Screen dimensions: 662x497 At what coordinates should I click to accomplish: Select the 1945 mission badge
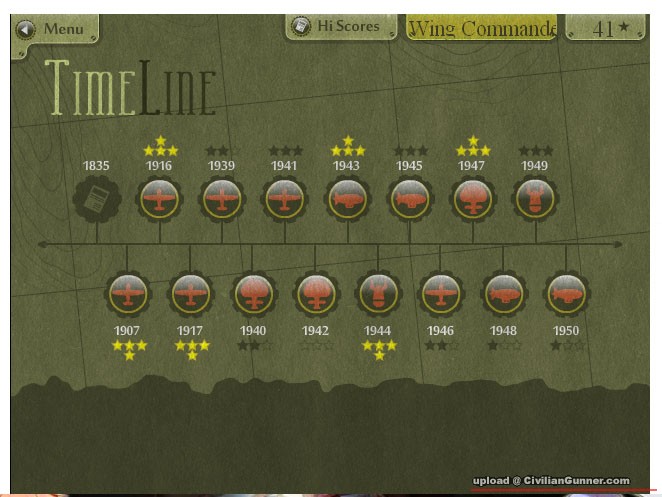(x=410, y=199)
